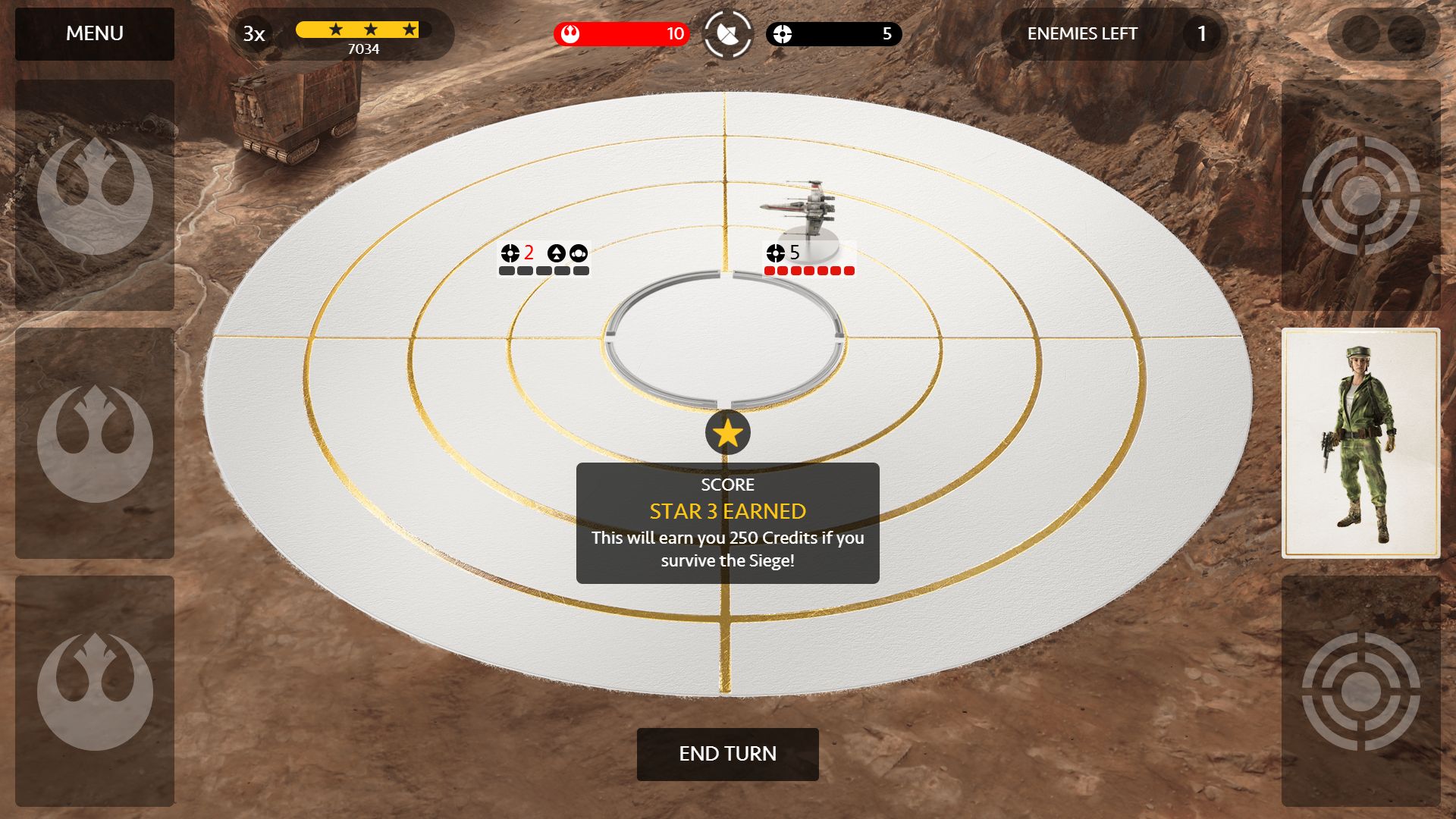Select the enemy marker with attack 2
This screenshot has width=1456, height=819.
544,259
